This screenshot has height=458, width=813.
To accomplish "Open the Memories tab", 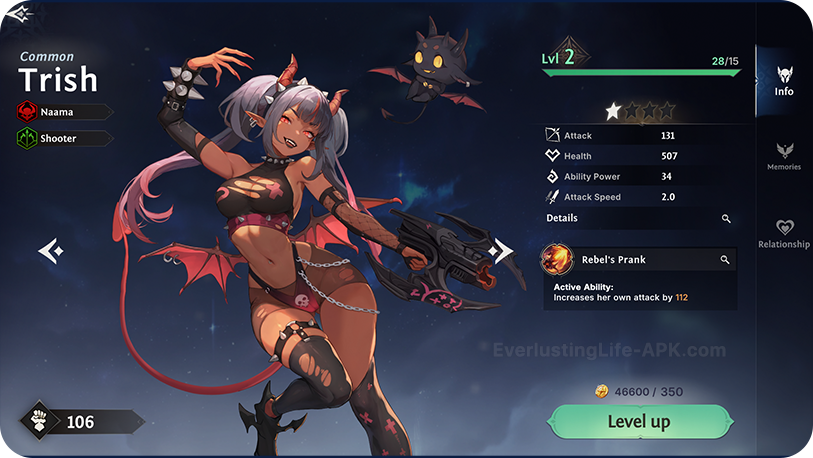I will [784, 157].
